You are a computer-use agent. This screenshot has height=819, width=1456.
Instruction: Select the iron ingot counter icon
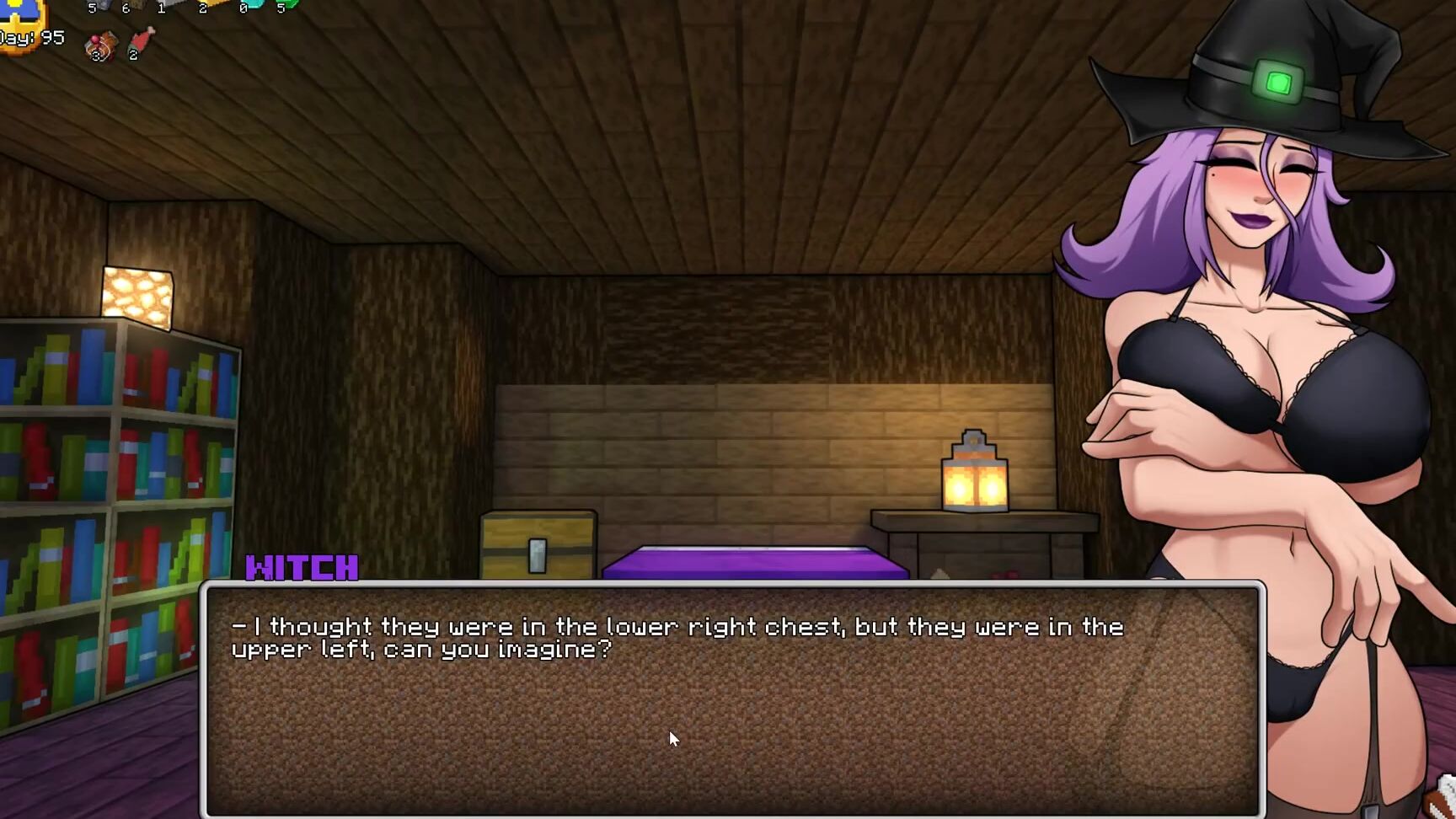pyautogui.click(x=170, y=5)
